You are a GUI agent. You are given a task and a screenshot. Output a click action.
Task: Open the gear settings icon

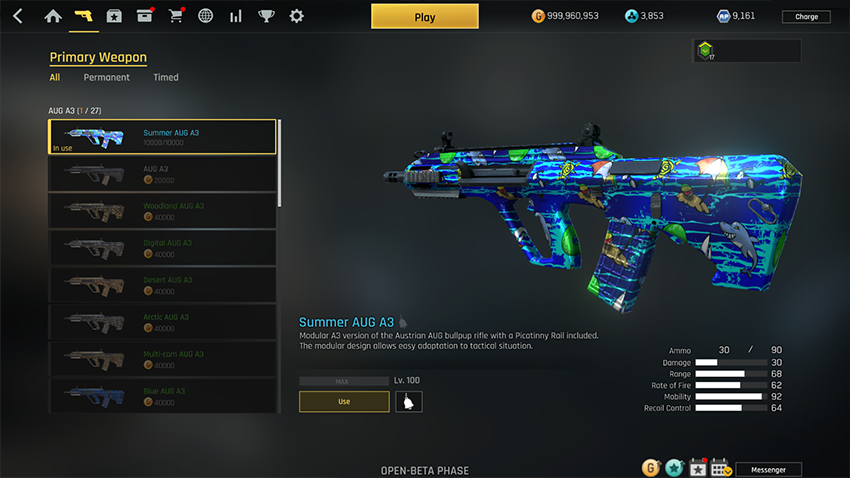tap(296, 16)
